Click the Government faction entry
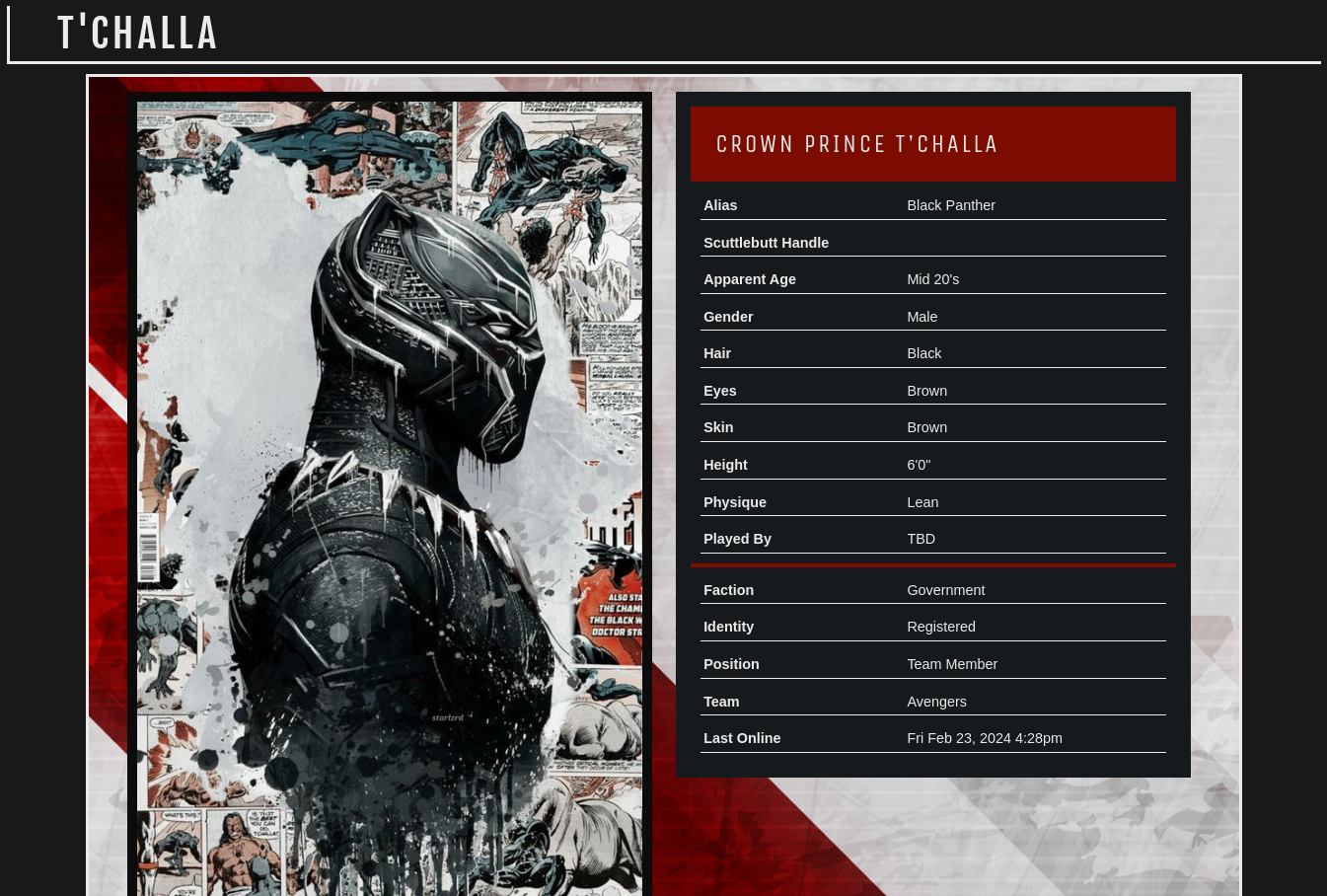The image size is (1327, 896). pos(945,589)
